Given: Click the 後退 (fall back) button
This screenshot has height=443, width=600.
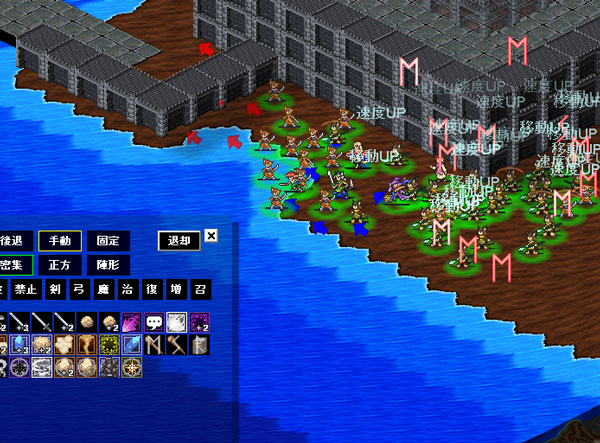Looking at the screenshot, I should tap(12, 241).
